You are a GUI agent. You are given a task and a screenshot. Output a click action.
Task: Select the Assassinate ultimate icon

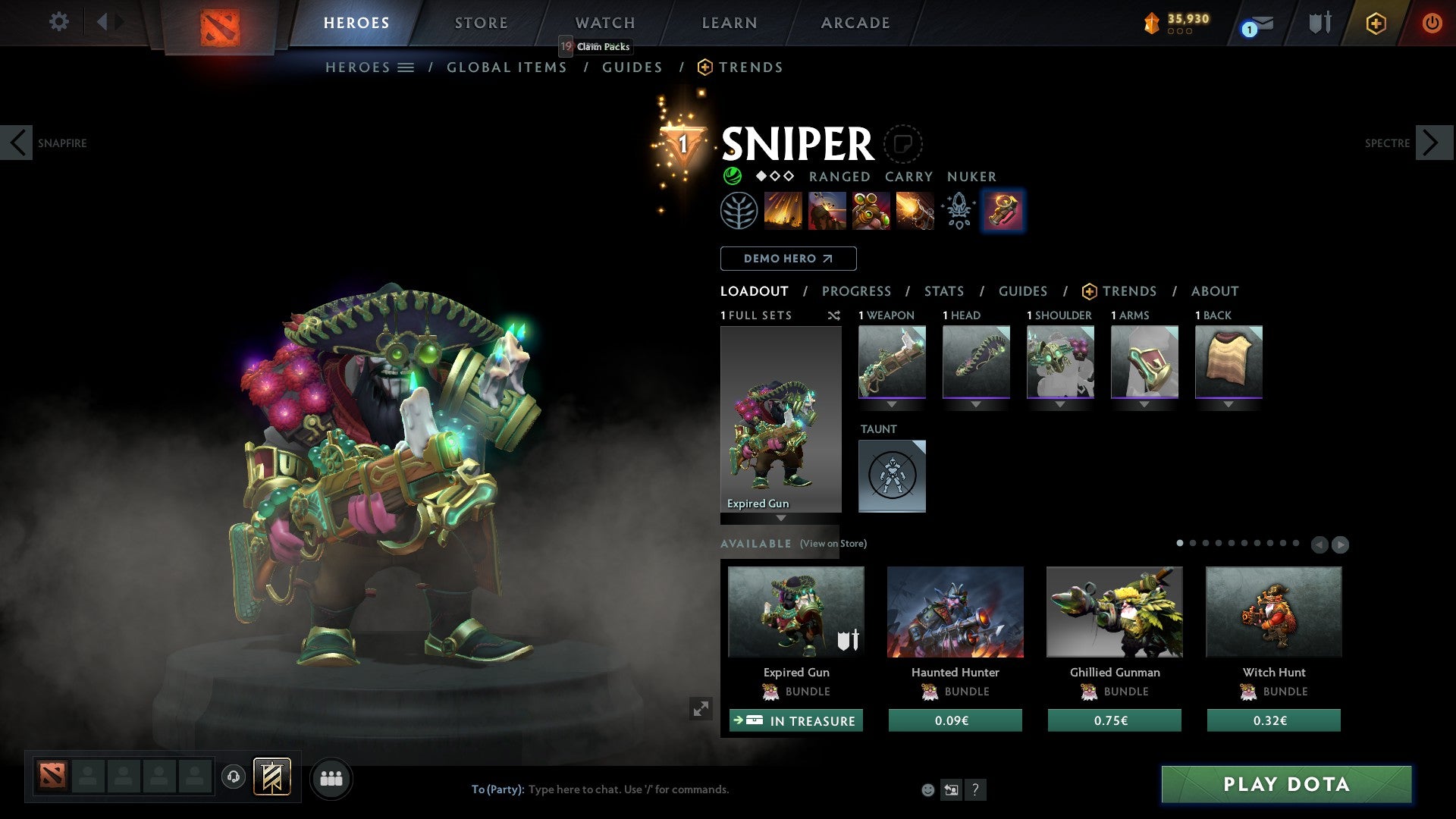[914, 211]
